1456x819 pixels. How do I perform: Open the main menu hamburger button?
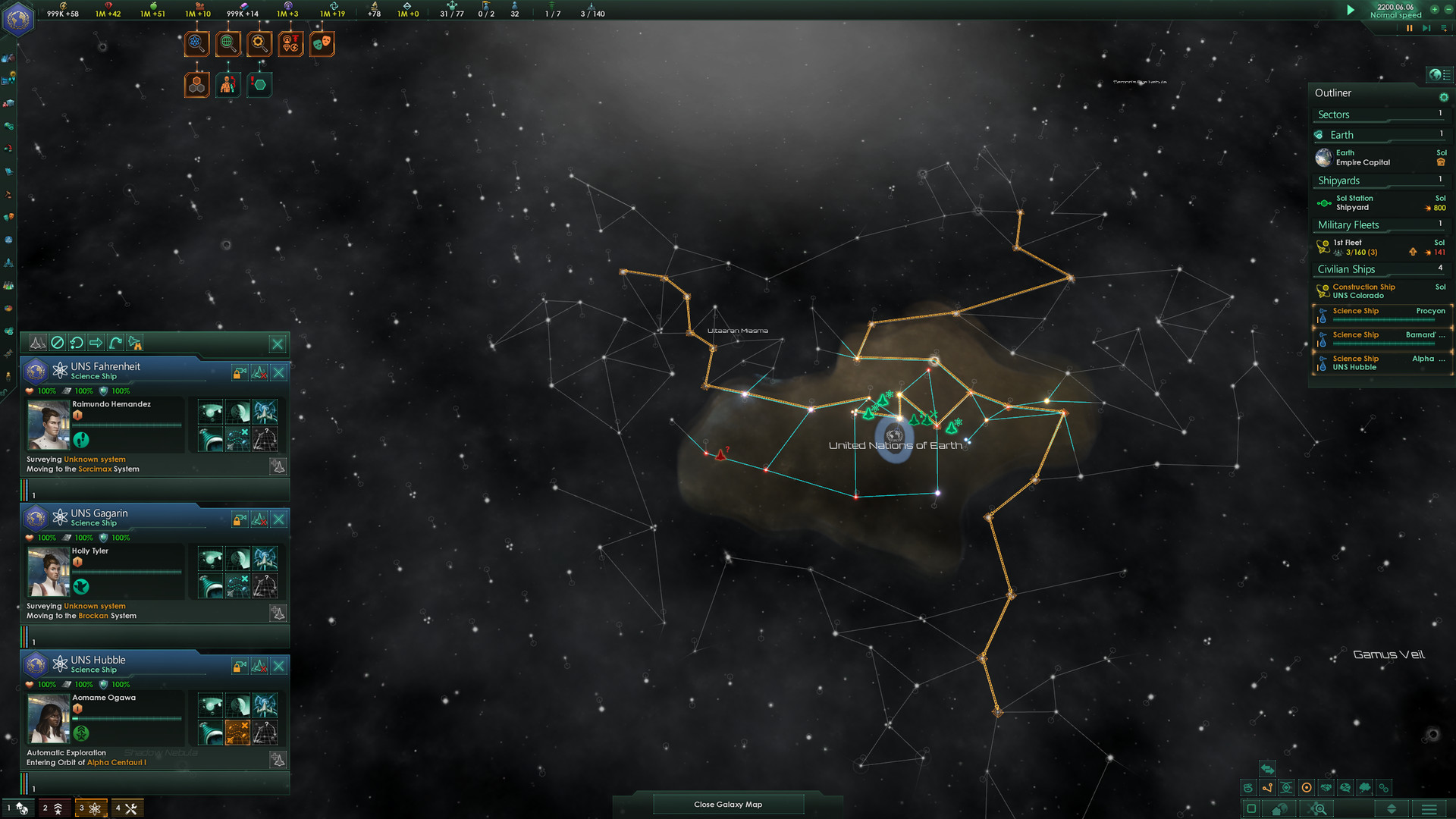pyautogui.click(x=1429, y=809)
